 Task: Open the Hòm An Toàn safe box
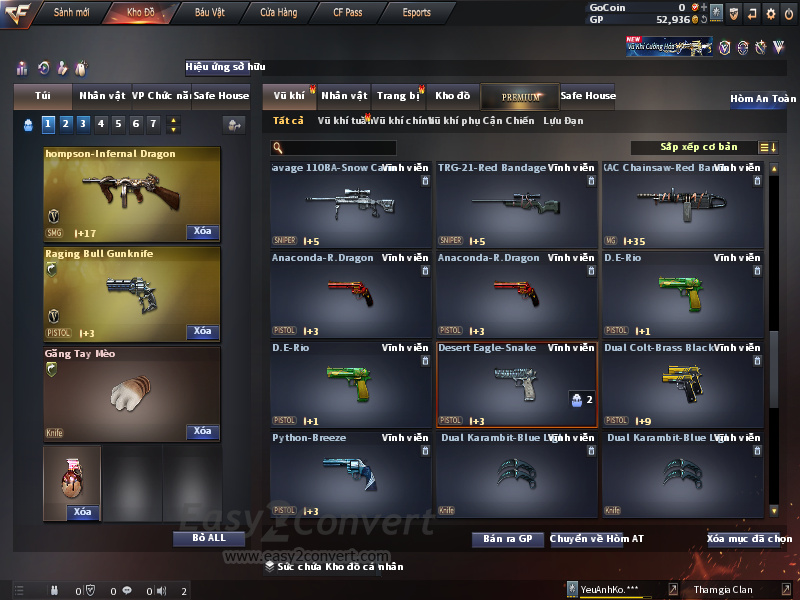[x=762, y=99]
